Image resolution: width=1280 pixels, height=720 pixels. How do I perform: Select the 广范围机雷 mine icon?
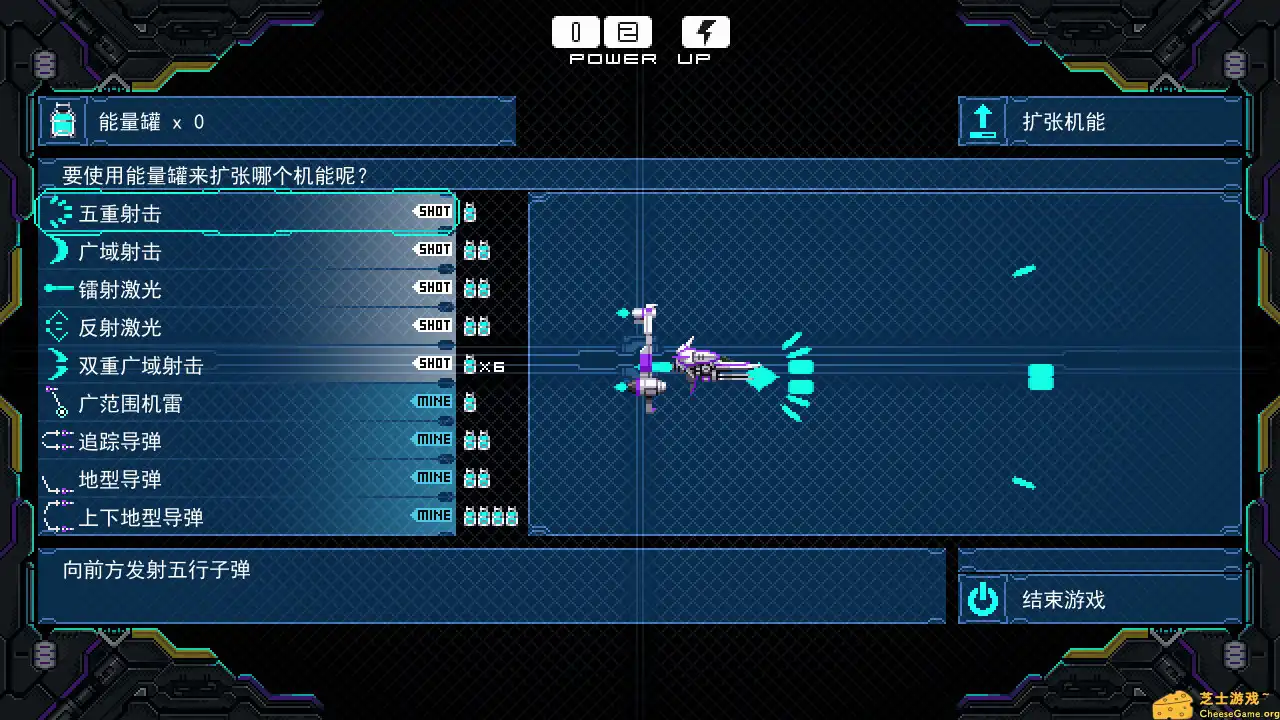pos(57,403)
